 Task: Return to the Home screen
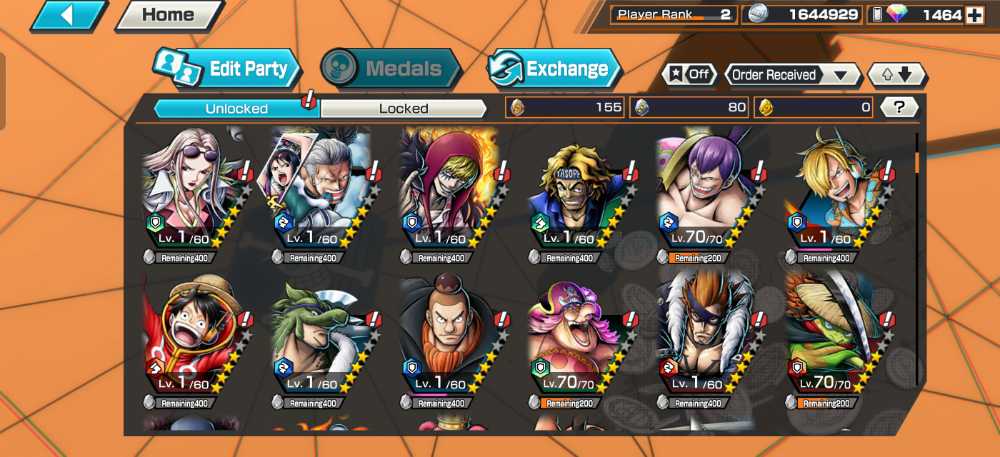click(x=167, y=15)
